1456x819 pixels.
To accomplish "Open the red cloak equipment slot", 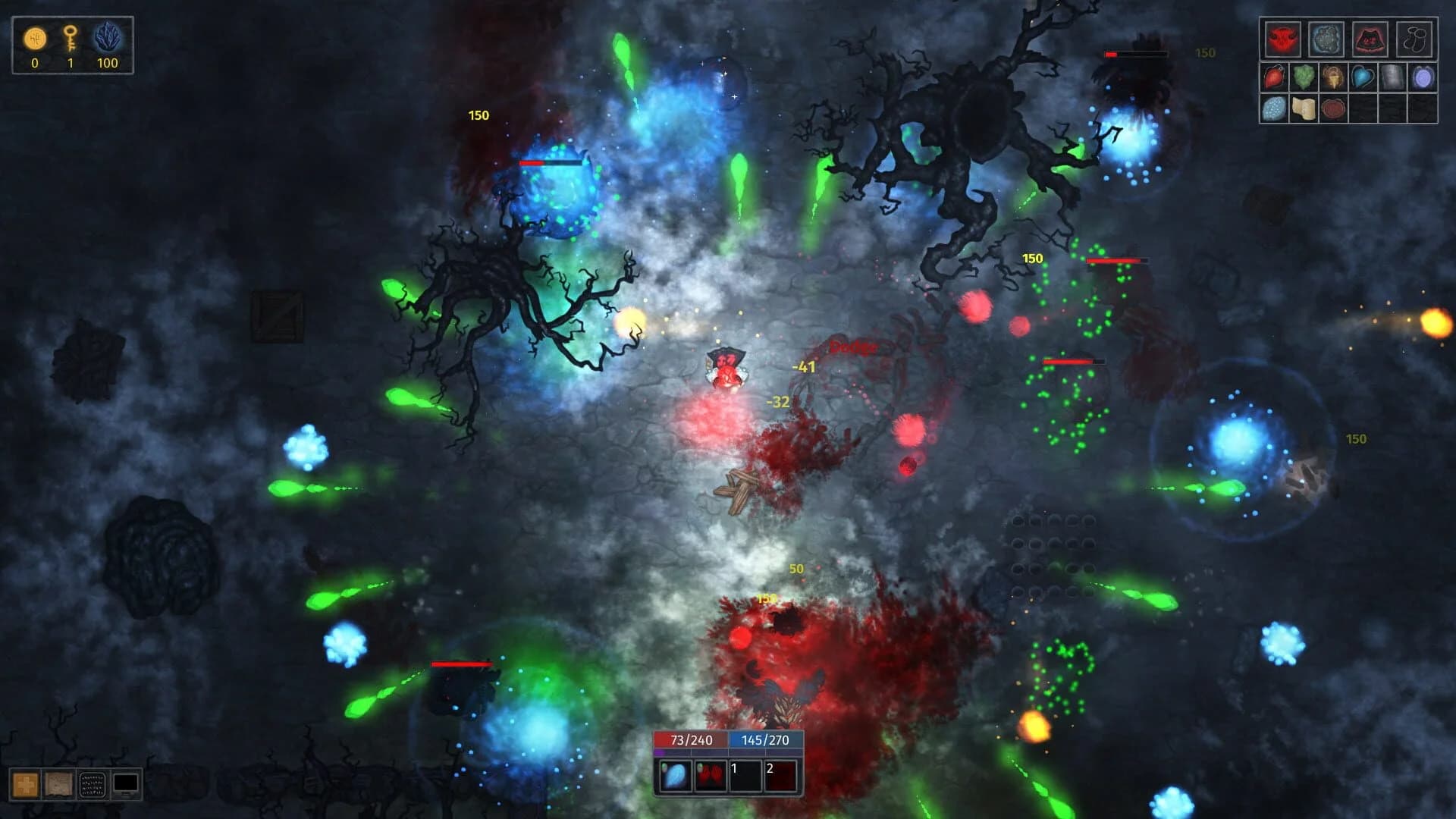I will (x=1370, y=38).
